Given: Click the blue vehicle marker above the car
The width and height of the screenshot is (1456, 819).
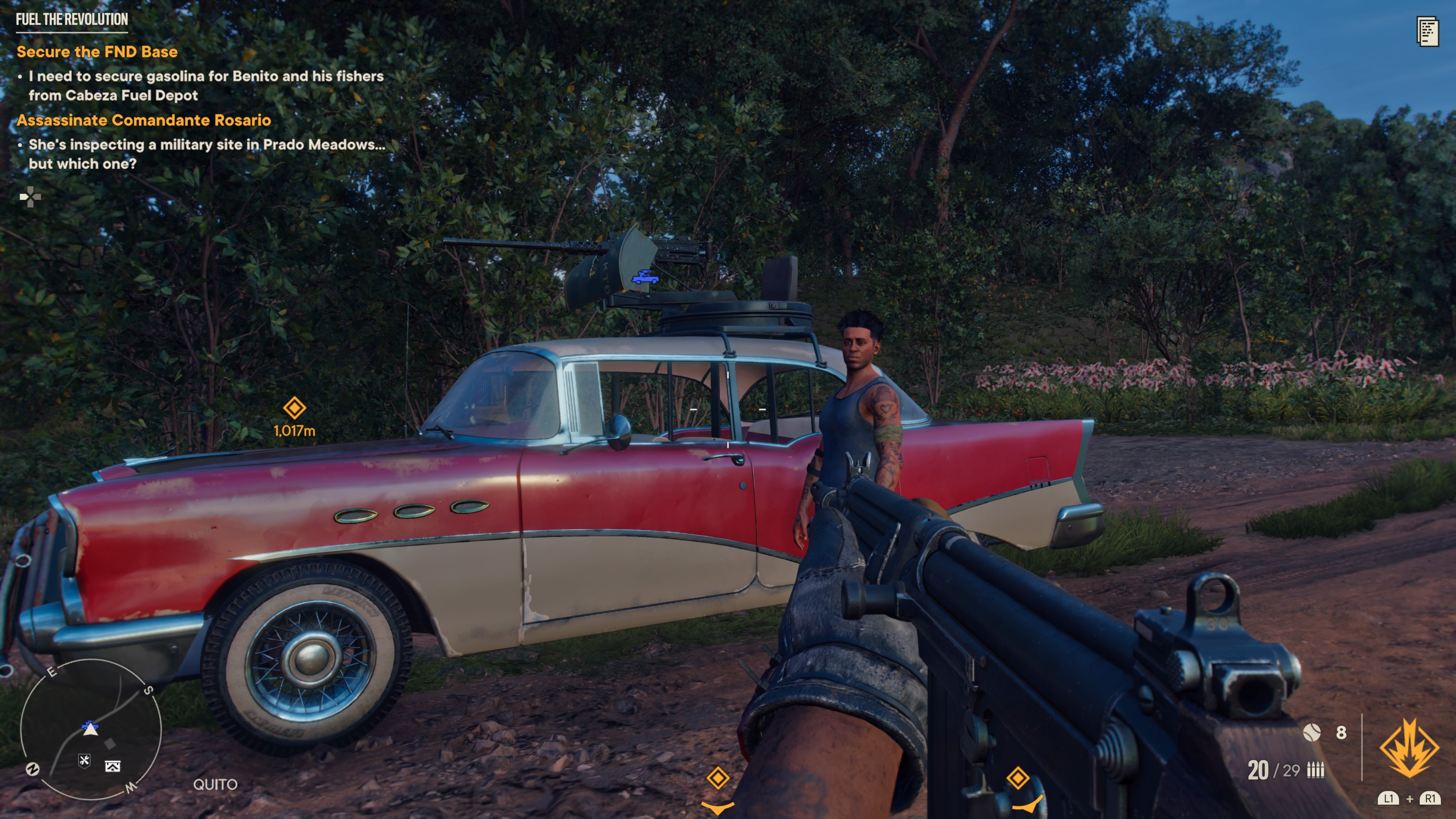Looking at the screenshot, I should 645,278.
